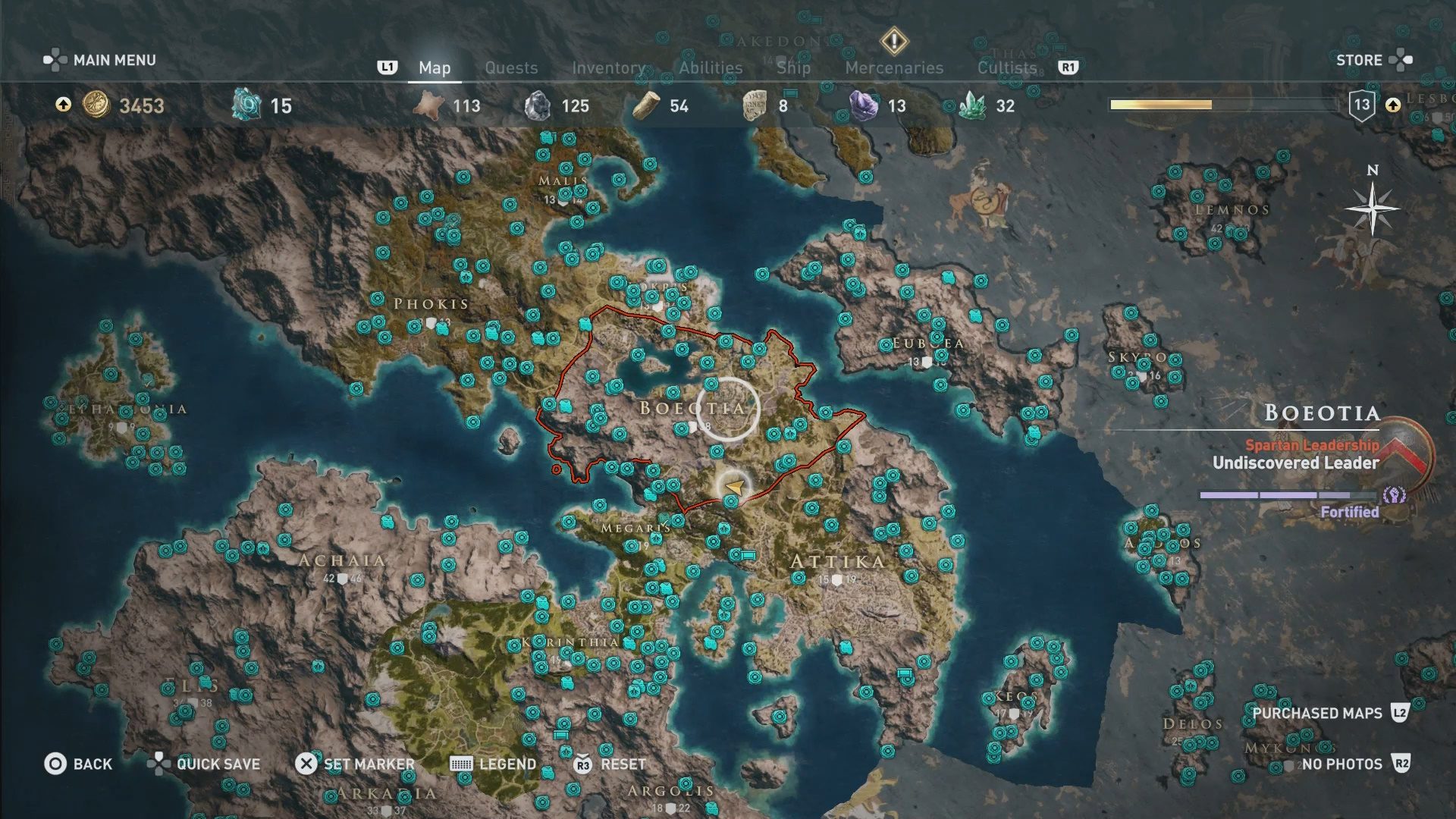Open the Main Menu

tap(100, 60)
